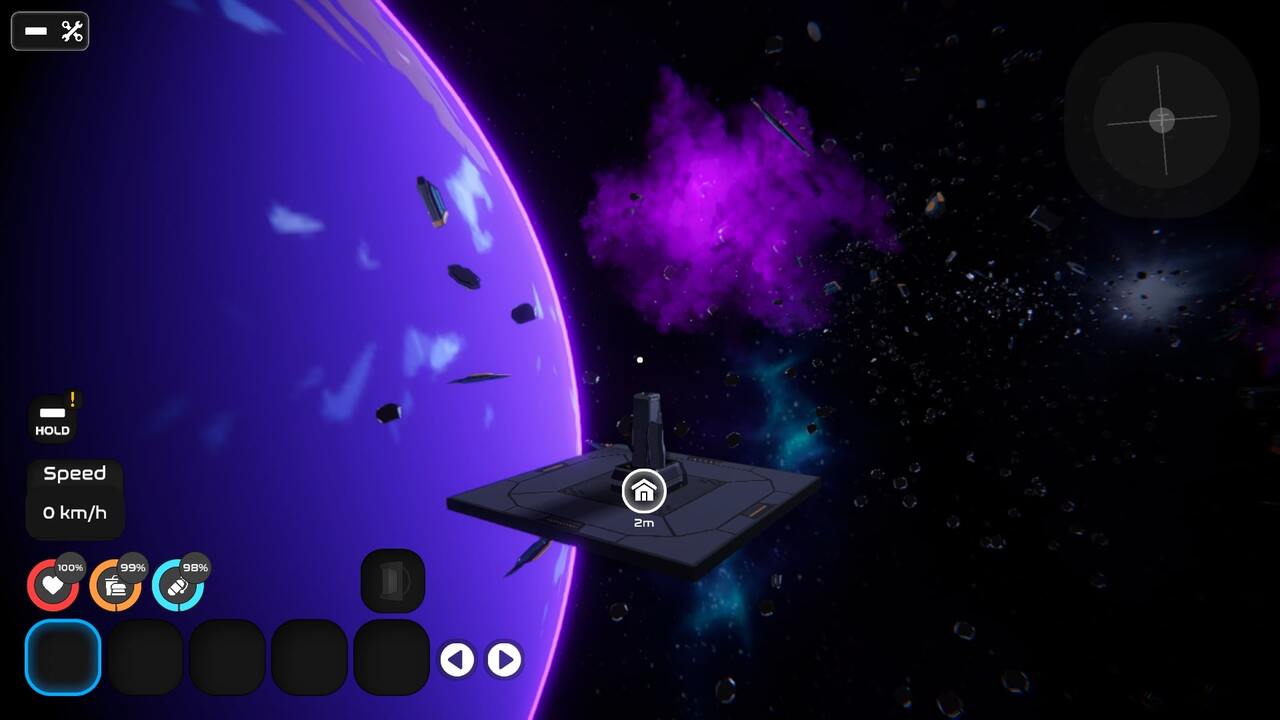Select the jetpack fuel slot icon
The width and height of the screenshot is (1280, 720).
pyautogui.click(x=392, y=580)
